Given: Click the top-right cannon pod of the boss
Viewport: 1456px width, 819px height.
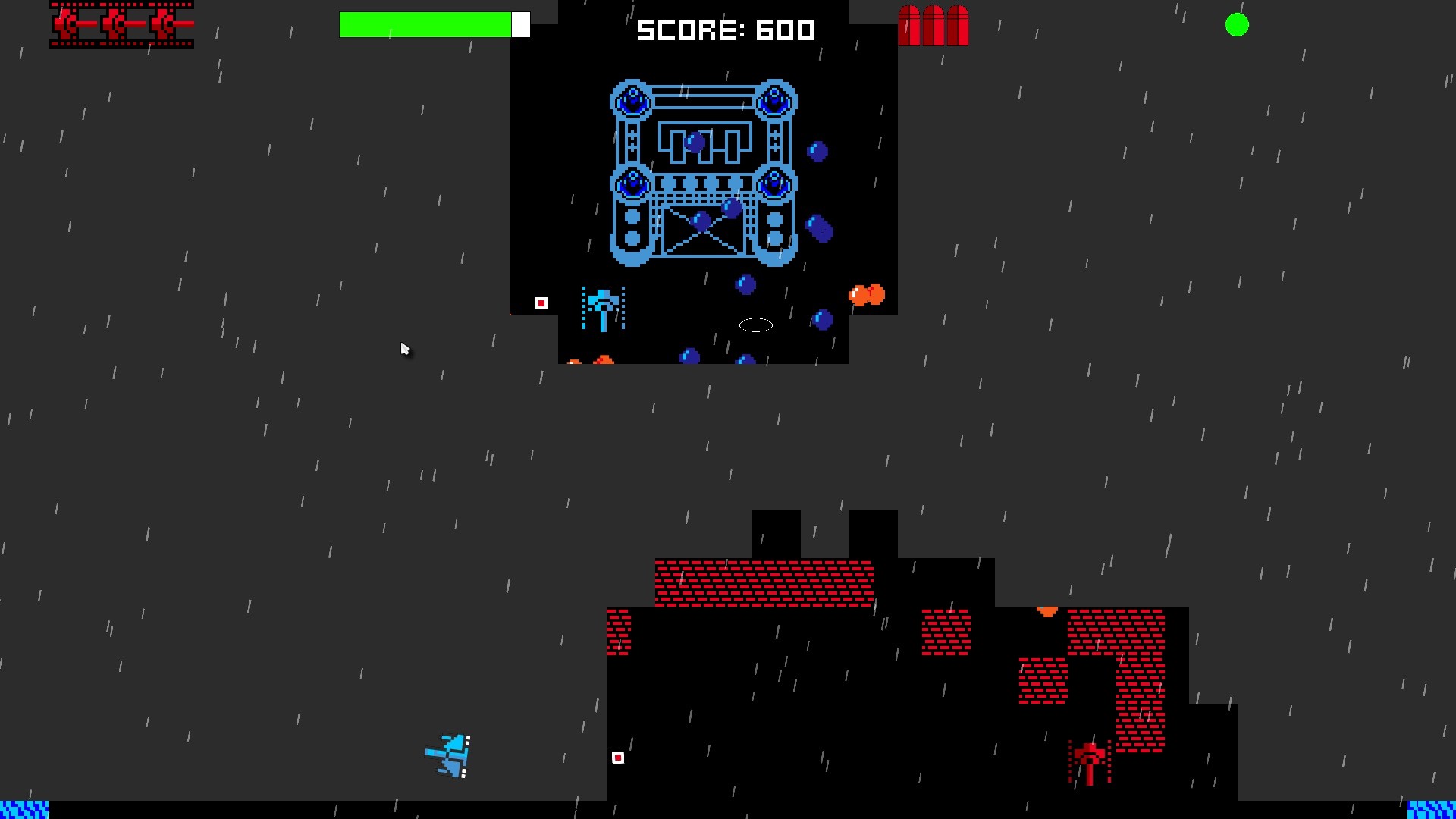Looking at the screenshot, I should (x=773, y=99).
